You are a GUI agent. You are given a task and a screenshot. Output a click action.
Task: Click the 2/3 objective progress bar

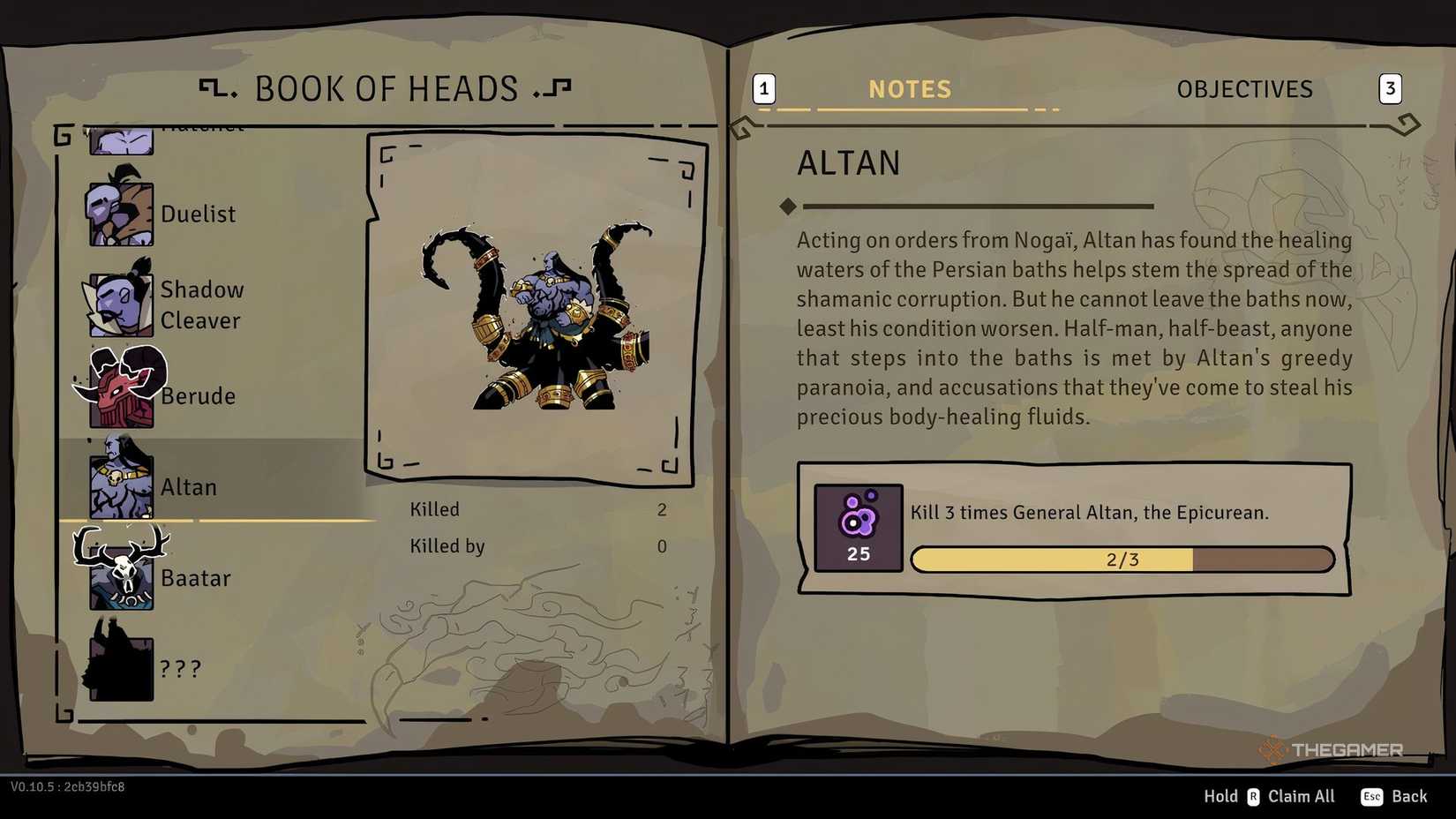point(1122,560)
